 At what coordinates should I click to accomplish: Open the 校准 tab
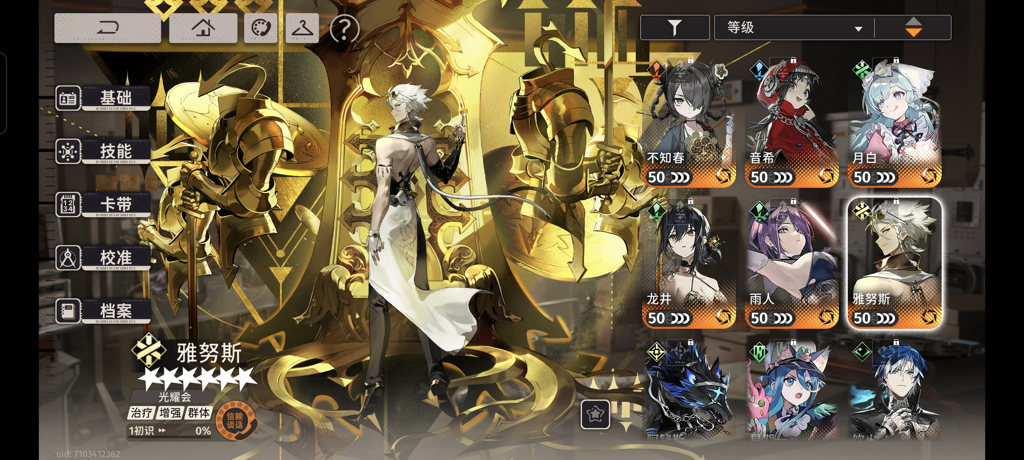[x=104, y=257]
